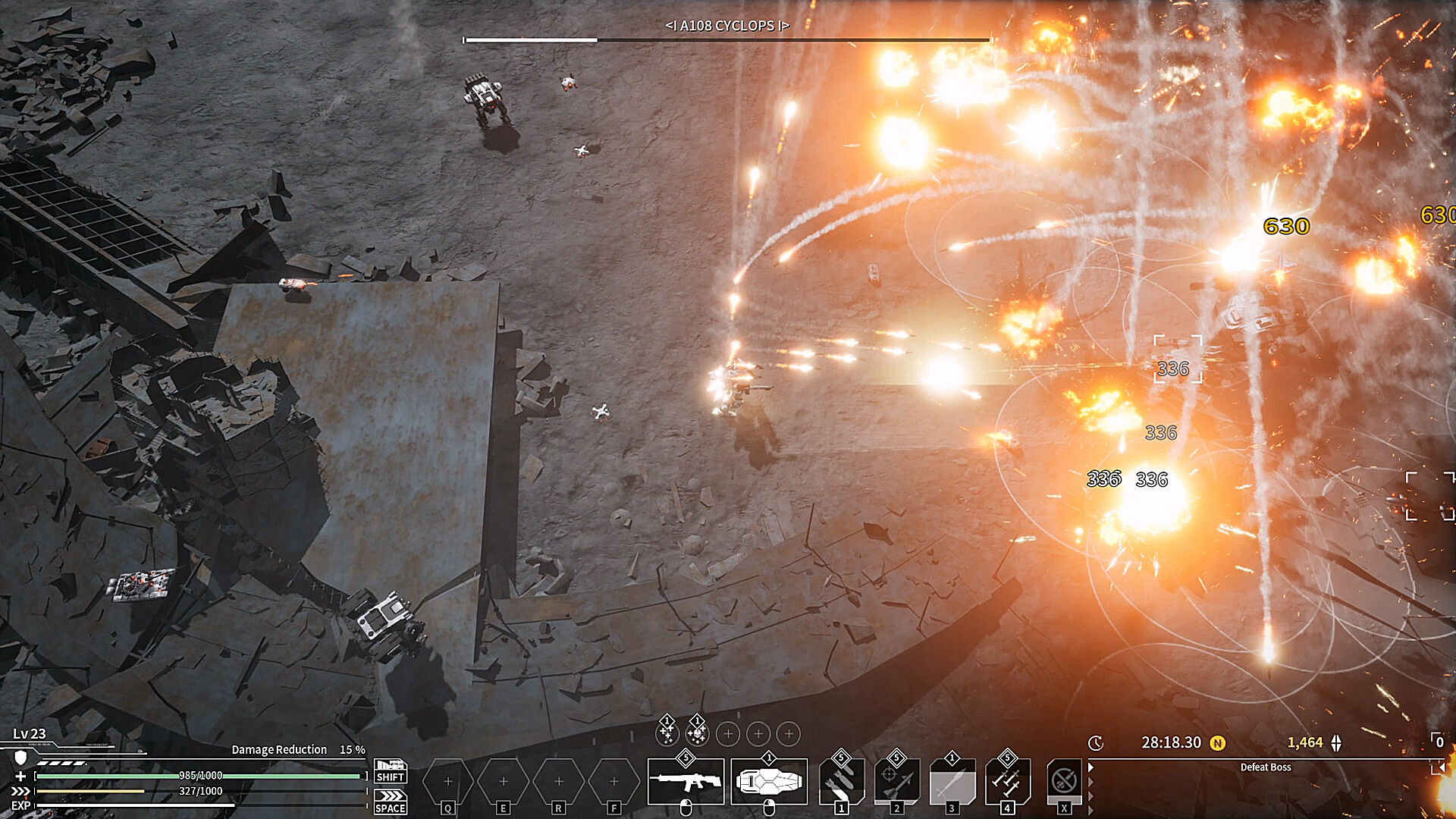
Task: Click the skull-with-sparkles passive perk icon
Action: pos(697,733)
